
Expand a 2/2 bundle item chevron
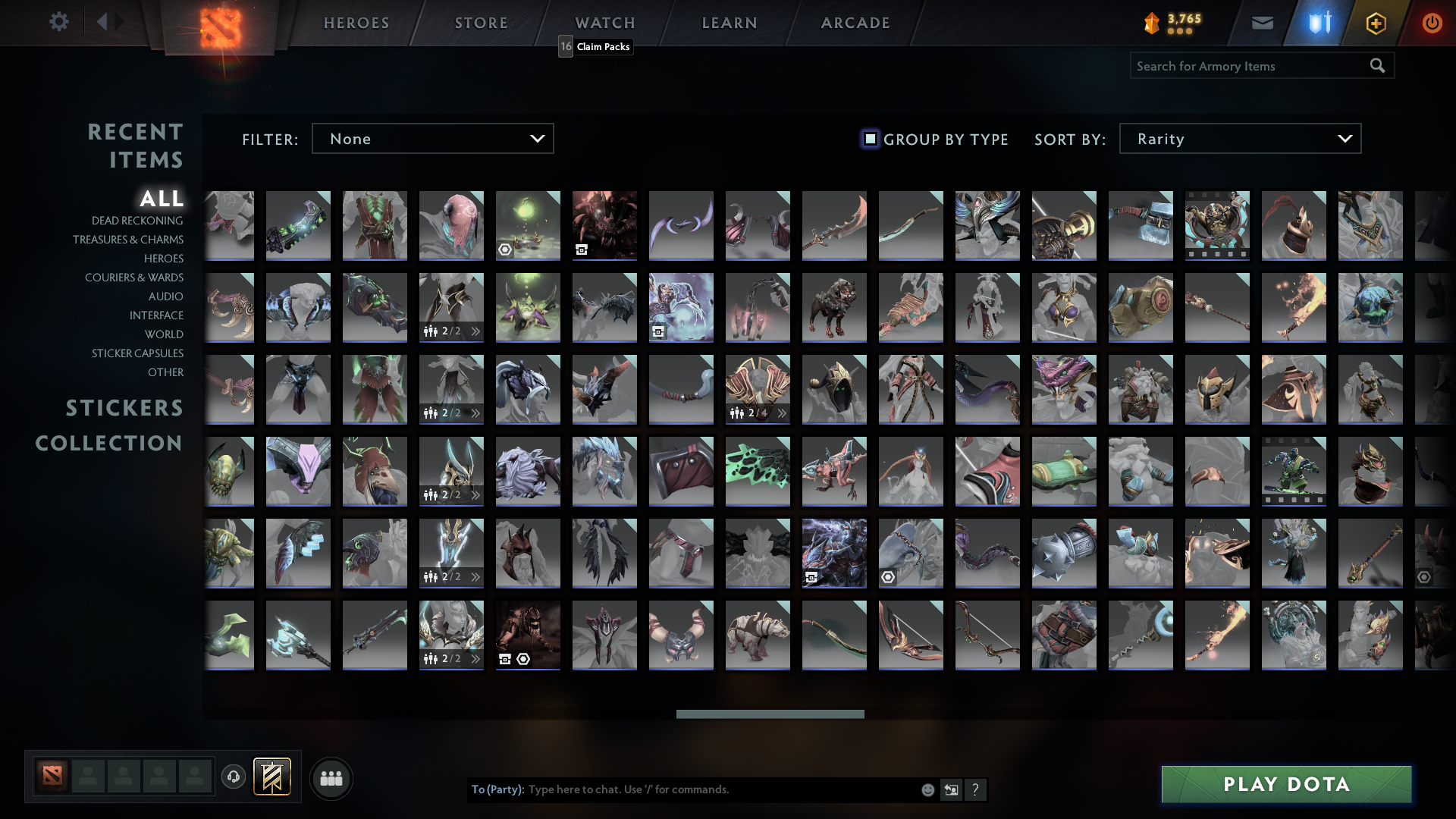[475, 330]
